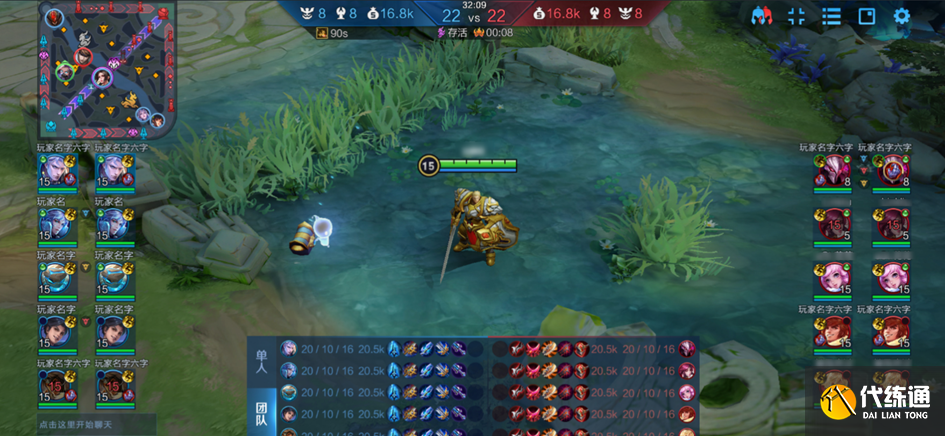Click the collapse-arrows fullscreen icon
945x436 pixels.
[797, 16]
